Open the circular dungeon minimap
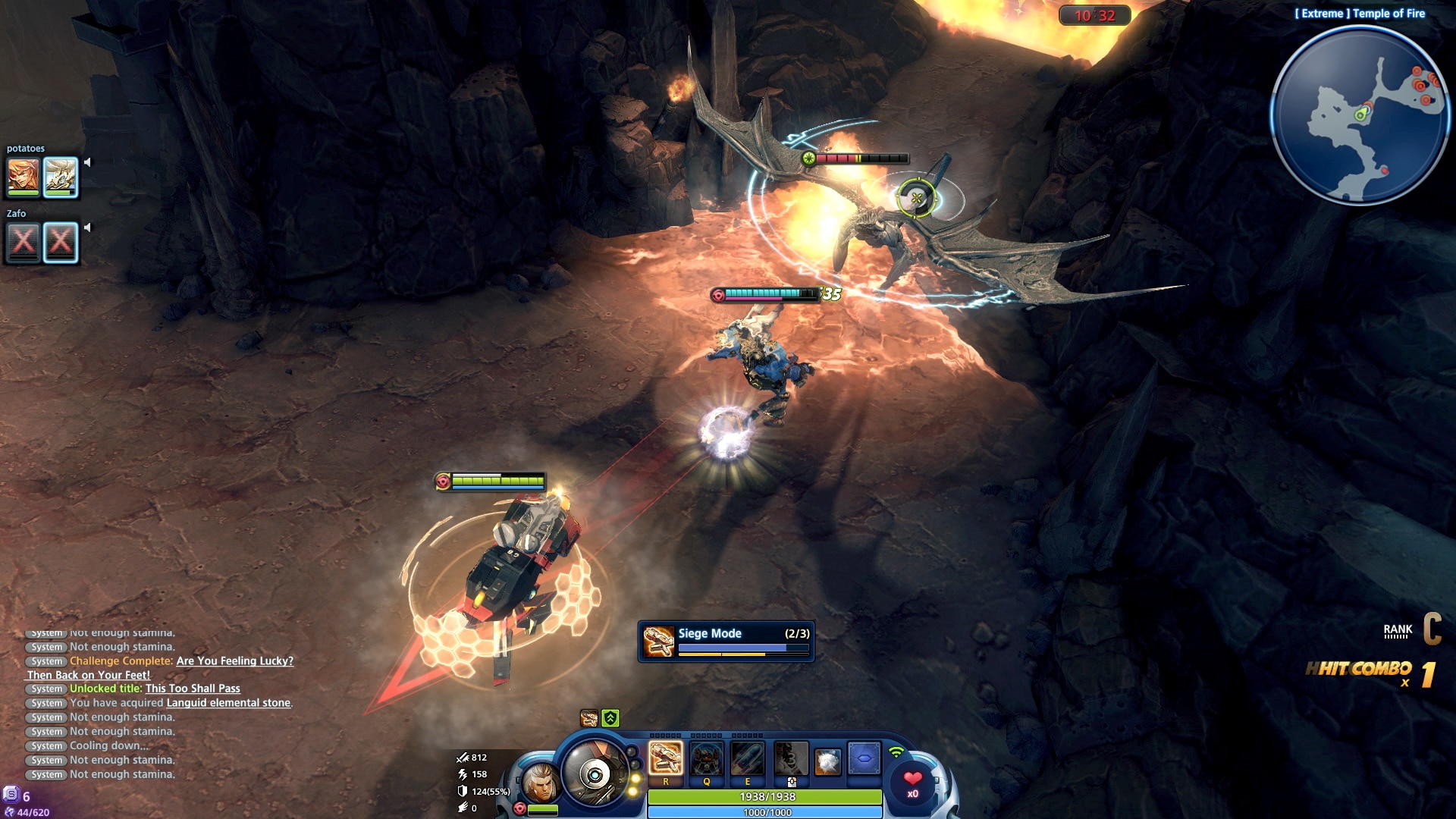 (1360, 115)
